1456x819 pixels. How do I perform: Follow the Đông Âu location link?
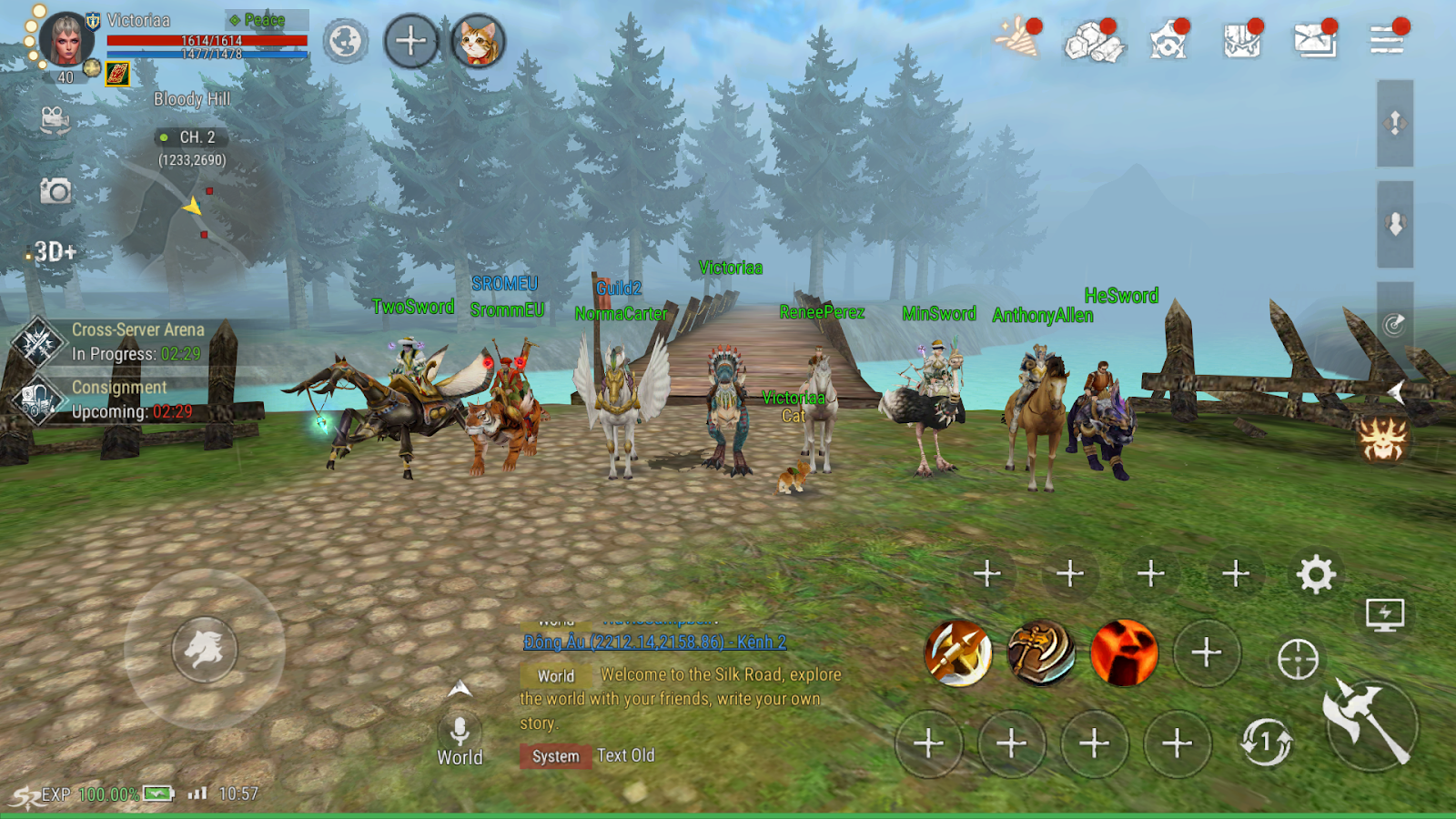[x=655, y=642]
